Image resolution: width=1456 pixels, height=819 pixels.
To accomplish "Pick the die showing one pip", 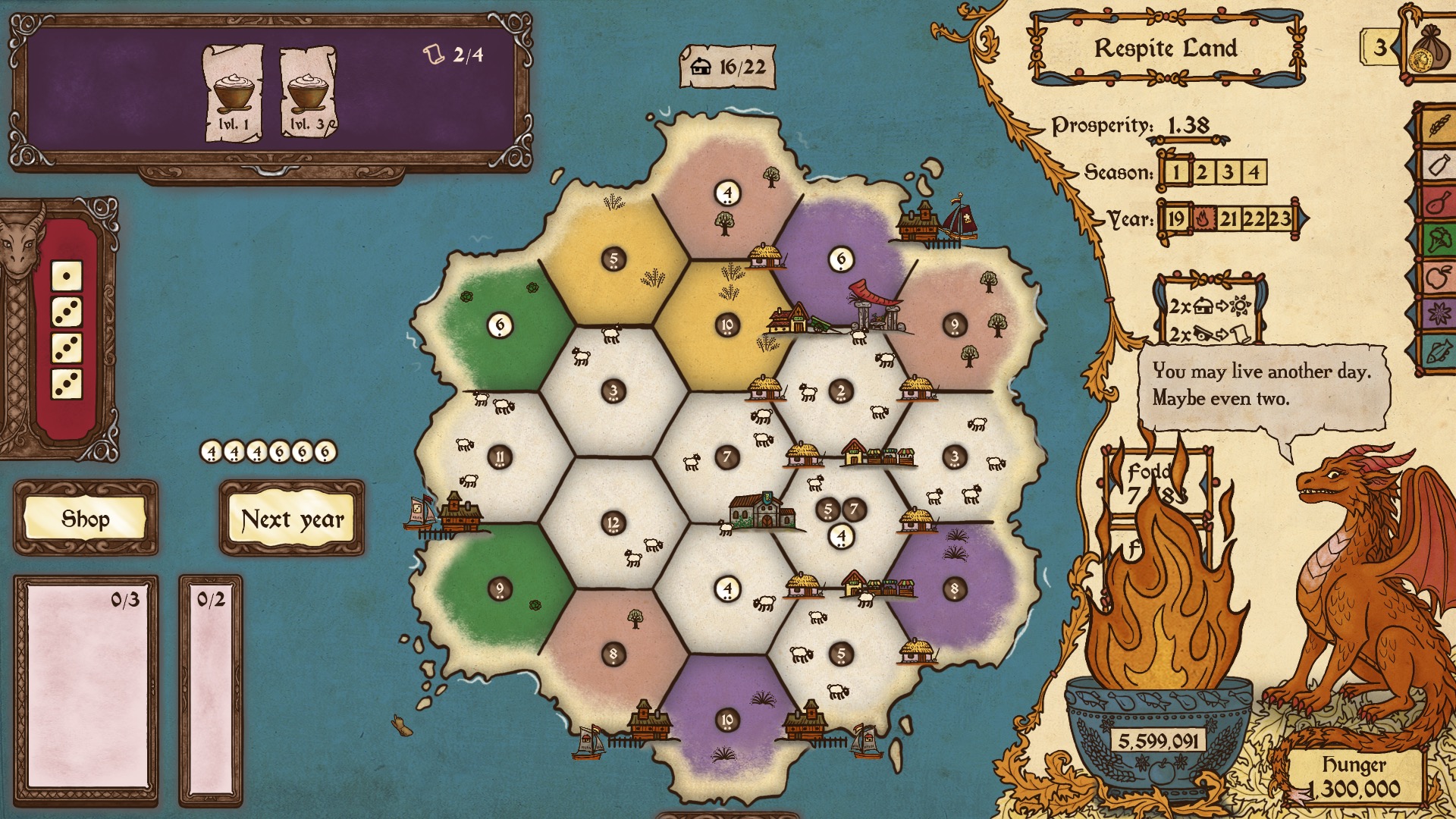I will point(67,276).
